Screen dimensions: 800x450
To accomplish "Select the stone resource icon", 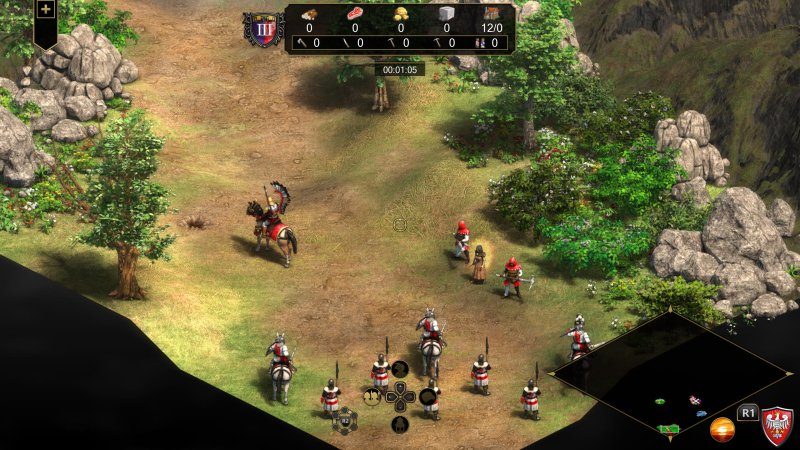I will [x=447, y=13].
